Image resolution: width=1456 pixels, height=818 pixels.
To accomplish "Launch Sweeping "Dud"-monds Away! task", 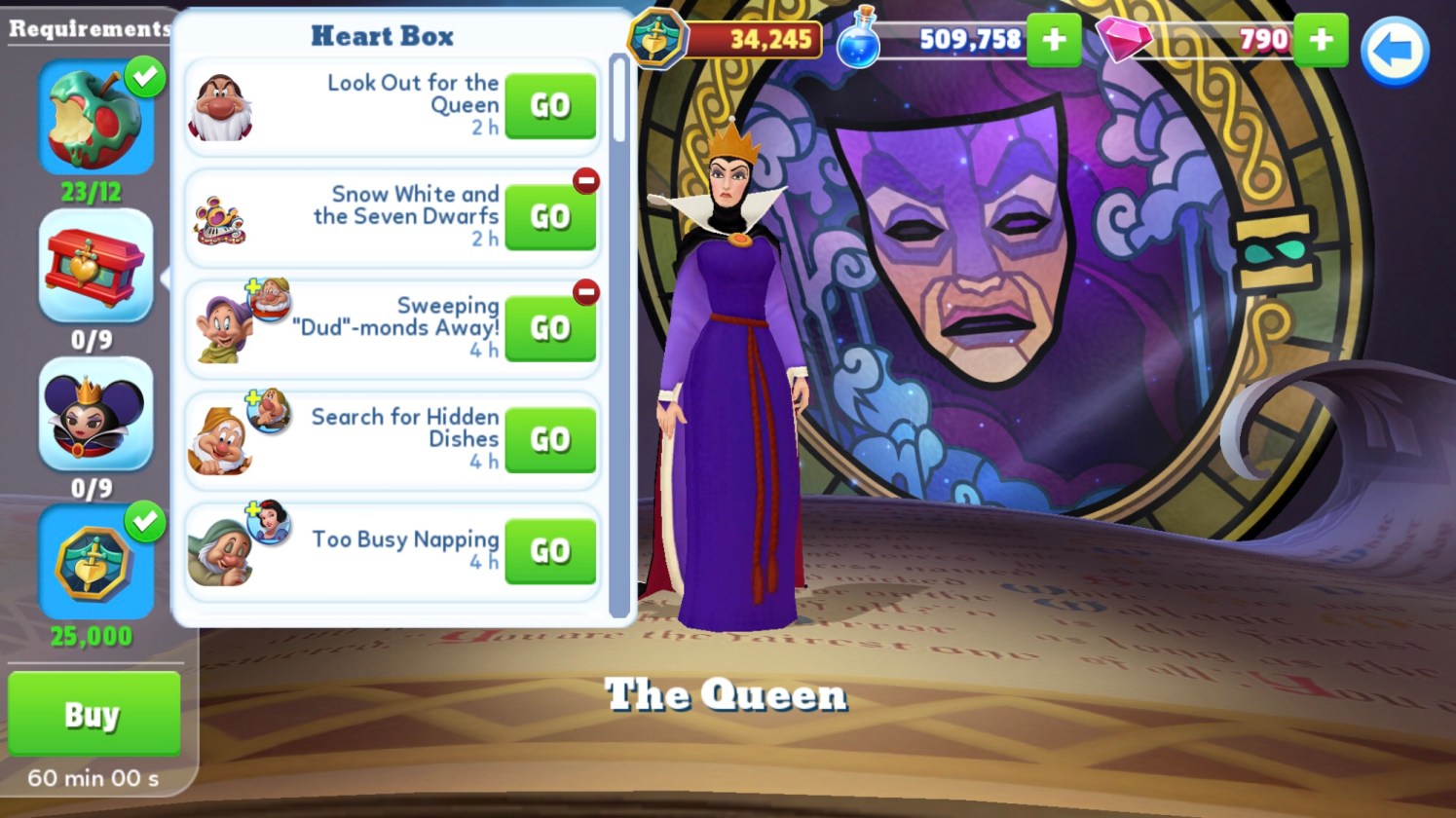I will coord(549,328).
